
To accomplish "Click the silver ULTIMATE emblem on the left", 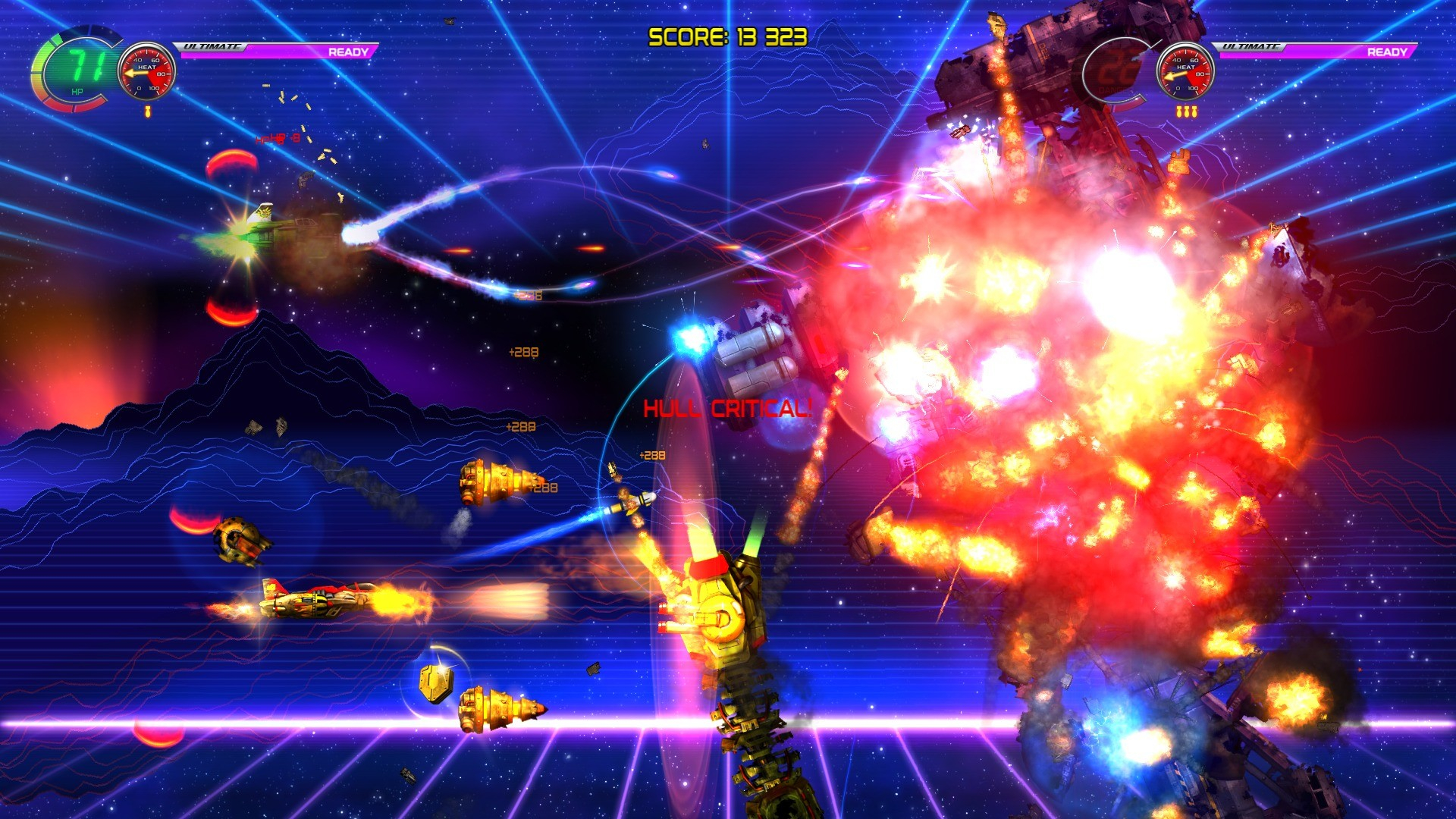I will [x=211, y=48].
